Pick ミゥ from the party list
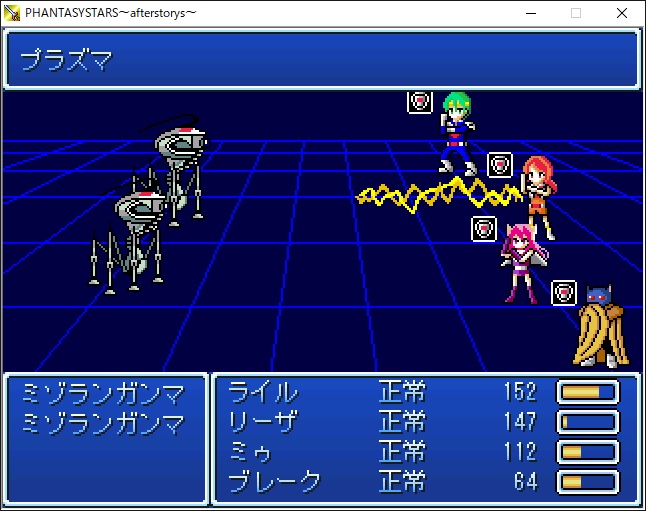 [252, 452]
